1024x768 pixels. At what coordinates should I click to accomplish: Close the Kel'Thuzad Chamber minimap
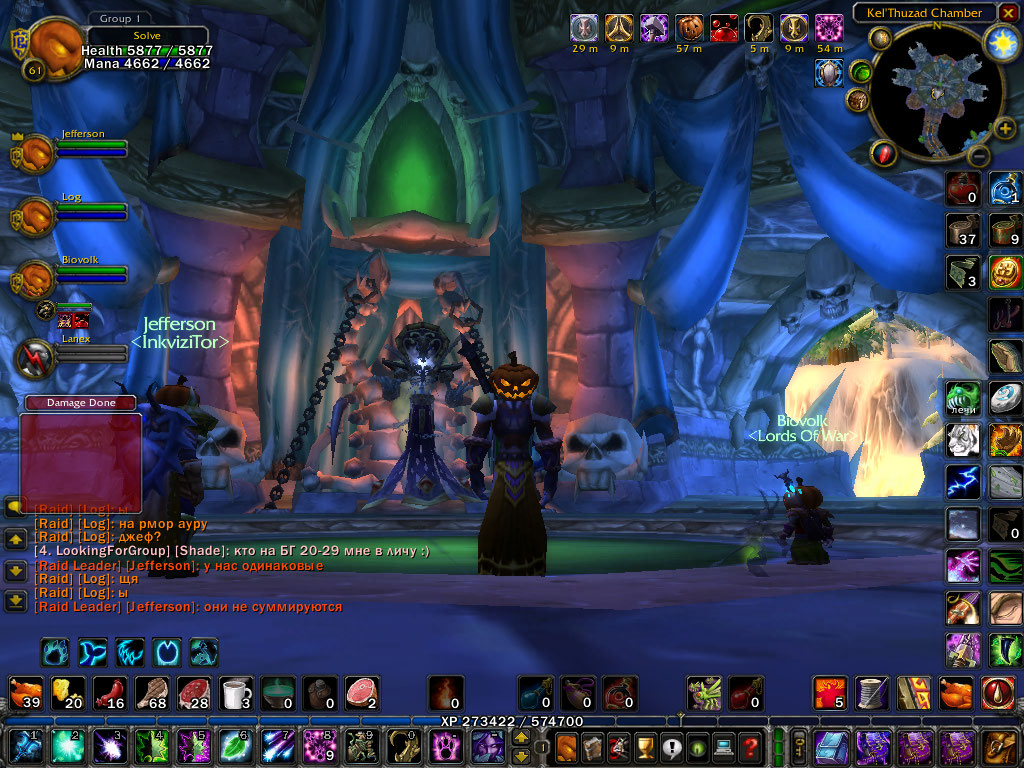coord(1008,13)
